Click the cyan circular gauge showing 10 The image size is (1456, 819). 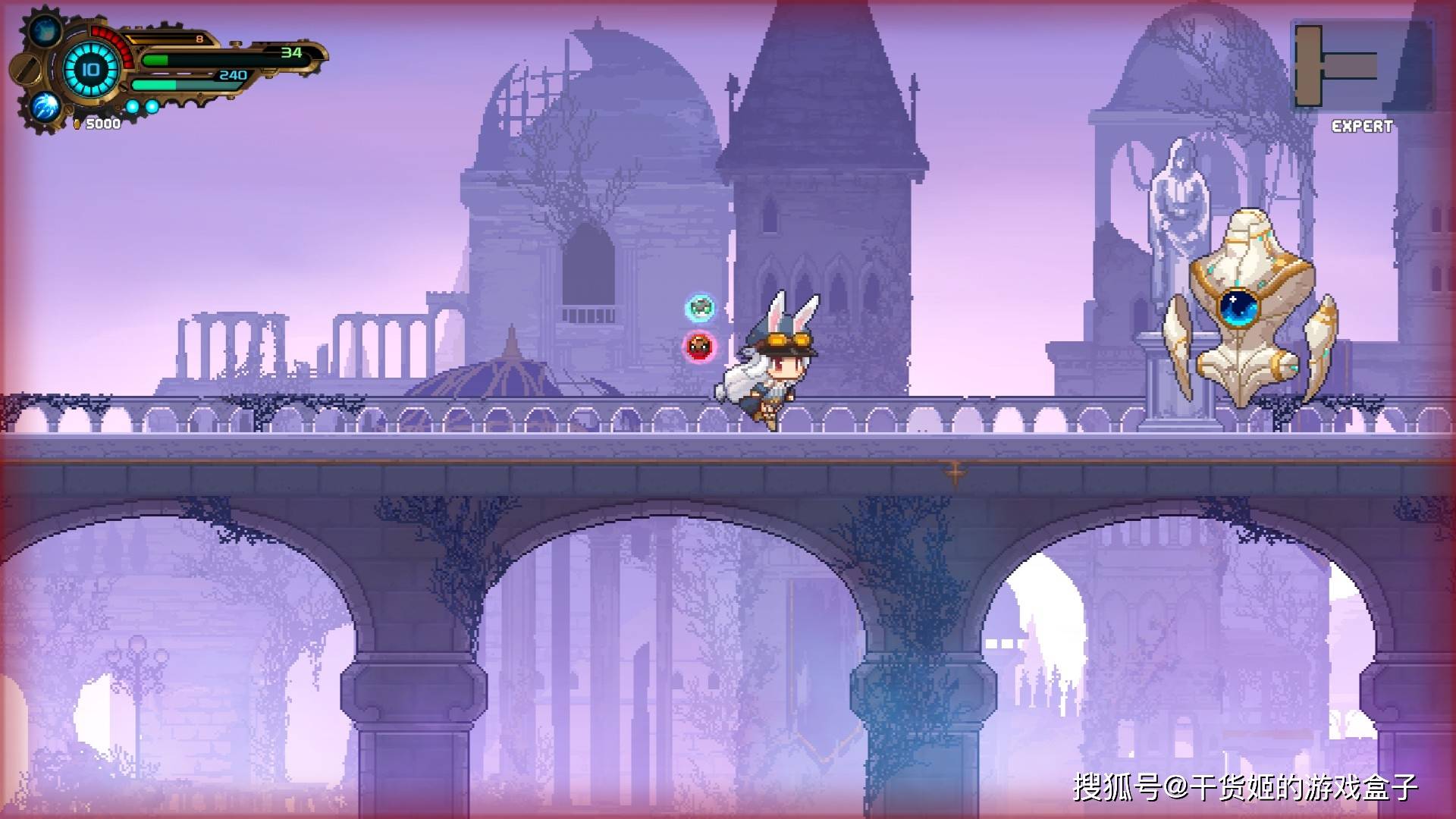click(x=90, y=70)
